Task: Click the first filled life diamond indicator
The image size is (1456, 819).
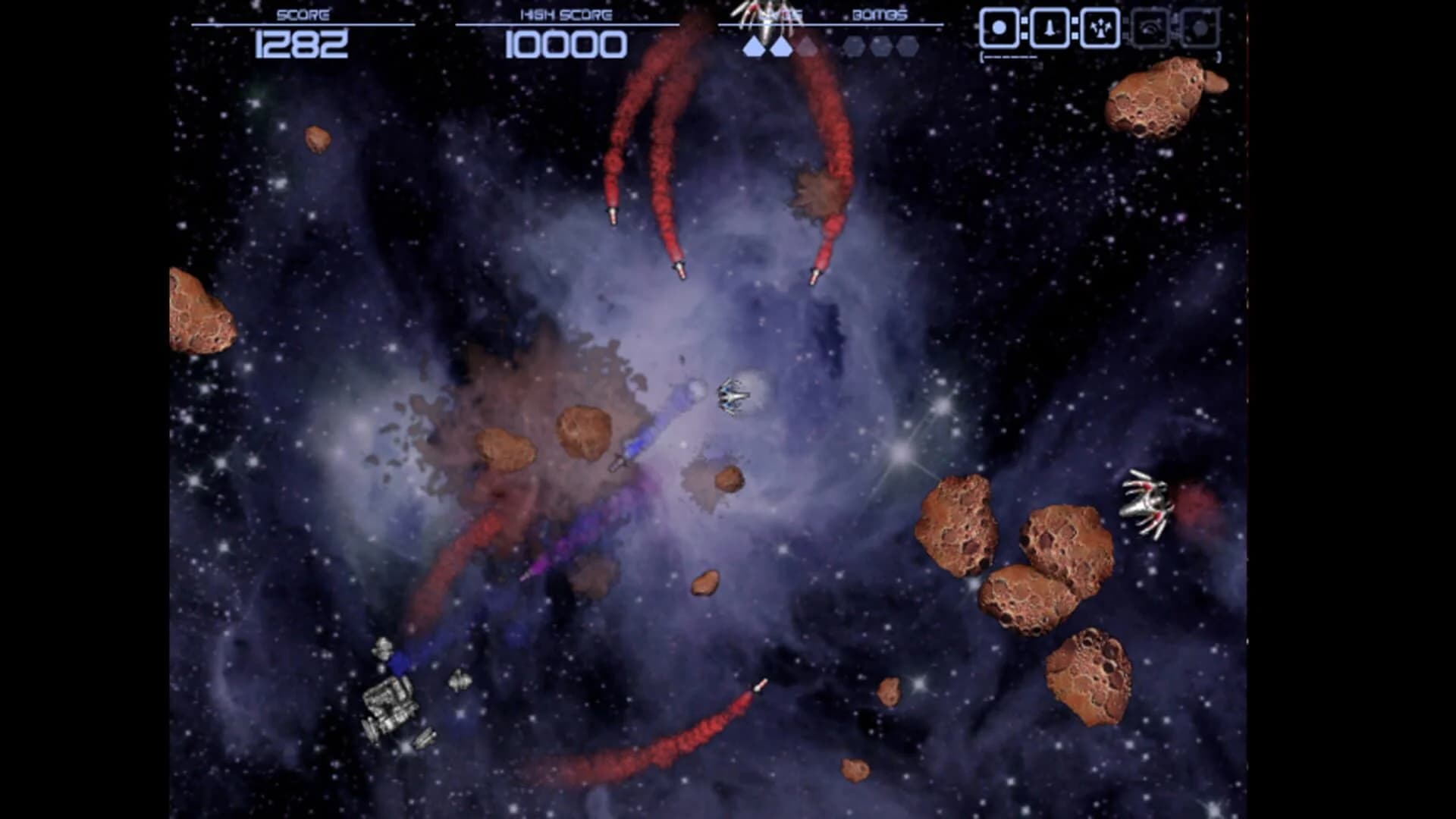Action: coord(755,45)
